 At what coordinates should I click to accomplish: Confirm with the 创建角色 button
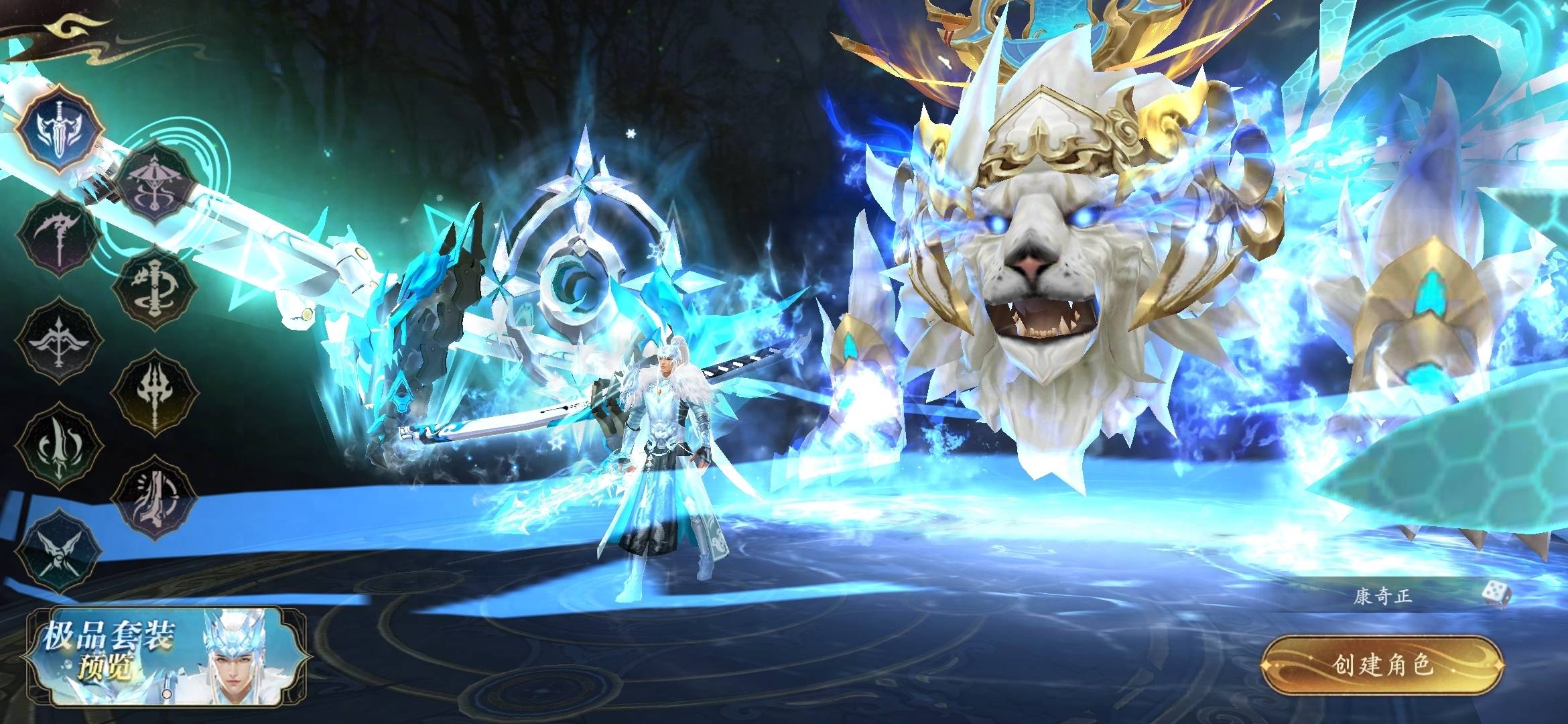click(x=1382, y=665)
